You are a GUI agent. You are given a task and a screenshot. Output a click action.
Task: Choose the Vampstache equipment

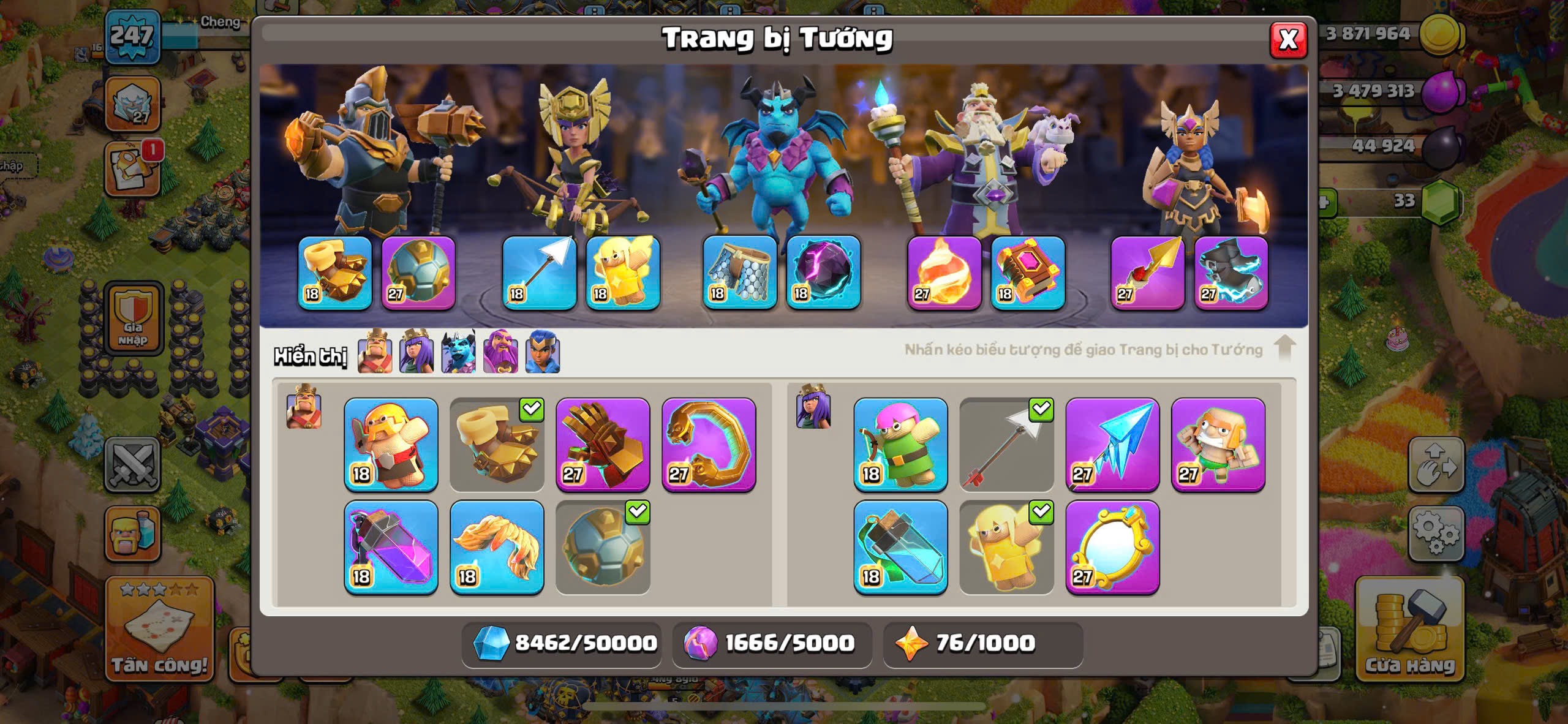[497, 548]
